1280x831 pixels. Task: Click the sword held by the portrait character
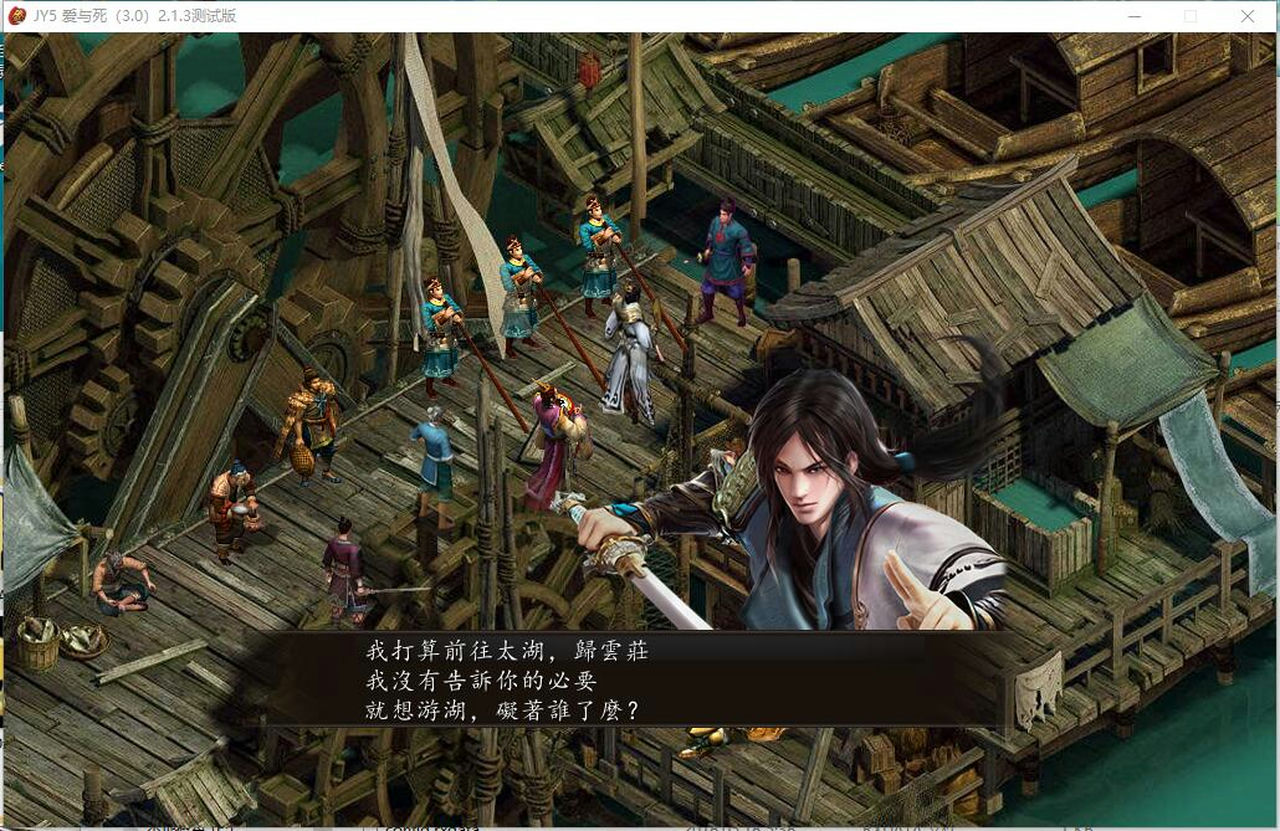pos(660,590)
